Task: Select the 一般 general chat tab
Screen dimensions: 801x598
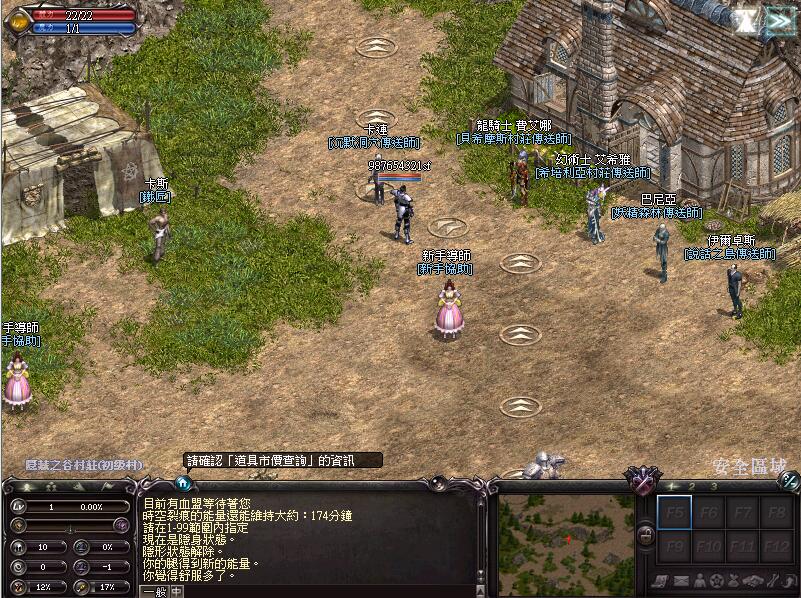Action: pos(153,591)
